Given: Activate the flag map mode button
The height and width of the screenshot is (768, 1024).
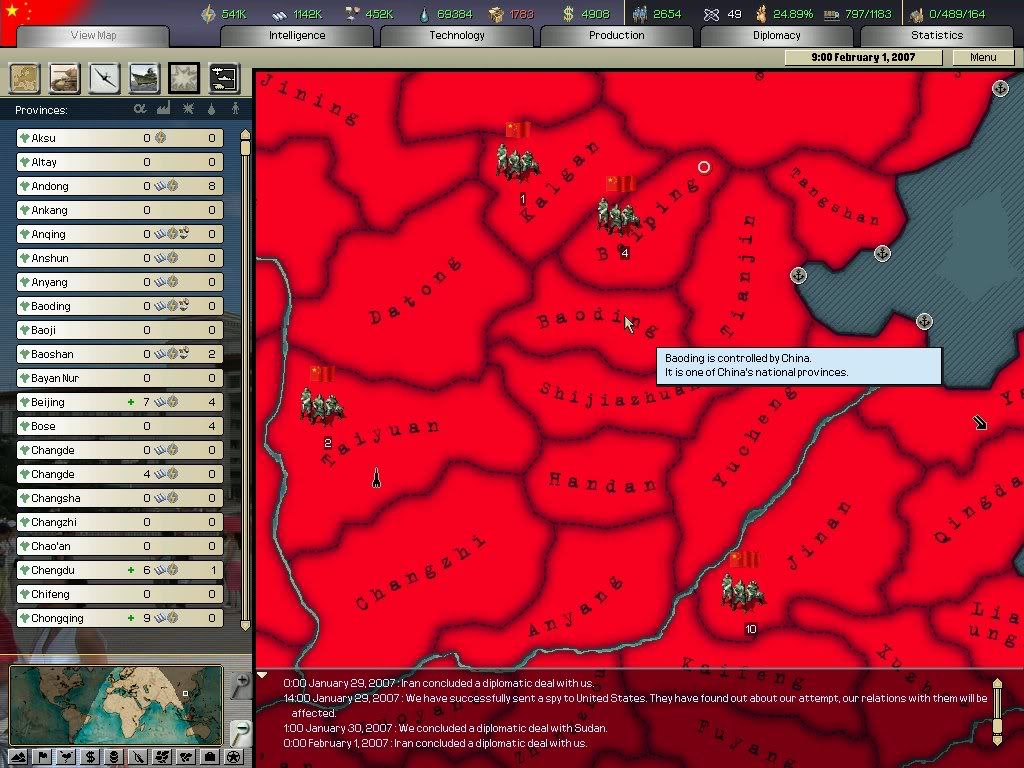Looking at the screenshot, I should point(43,757).
